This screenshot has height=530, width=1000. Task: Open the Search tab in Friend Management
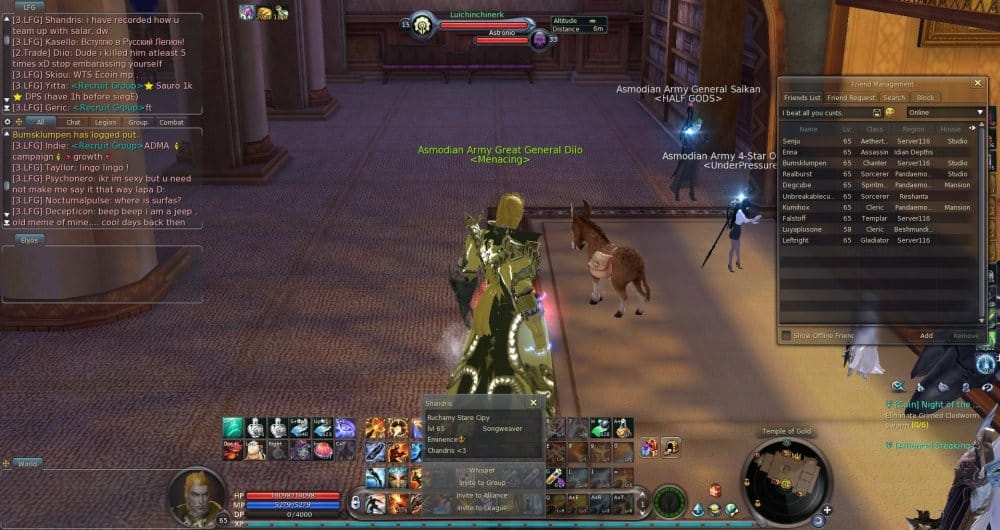point(894,98)
